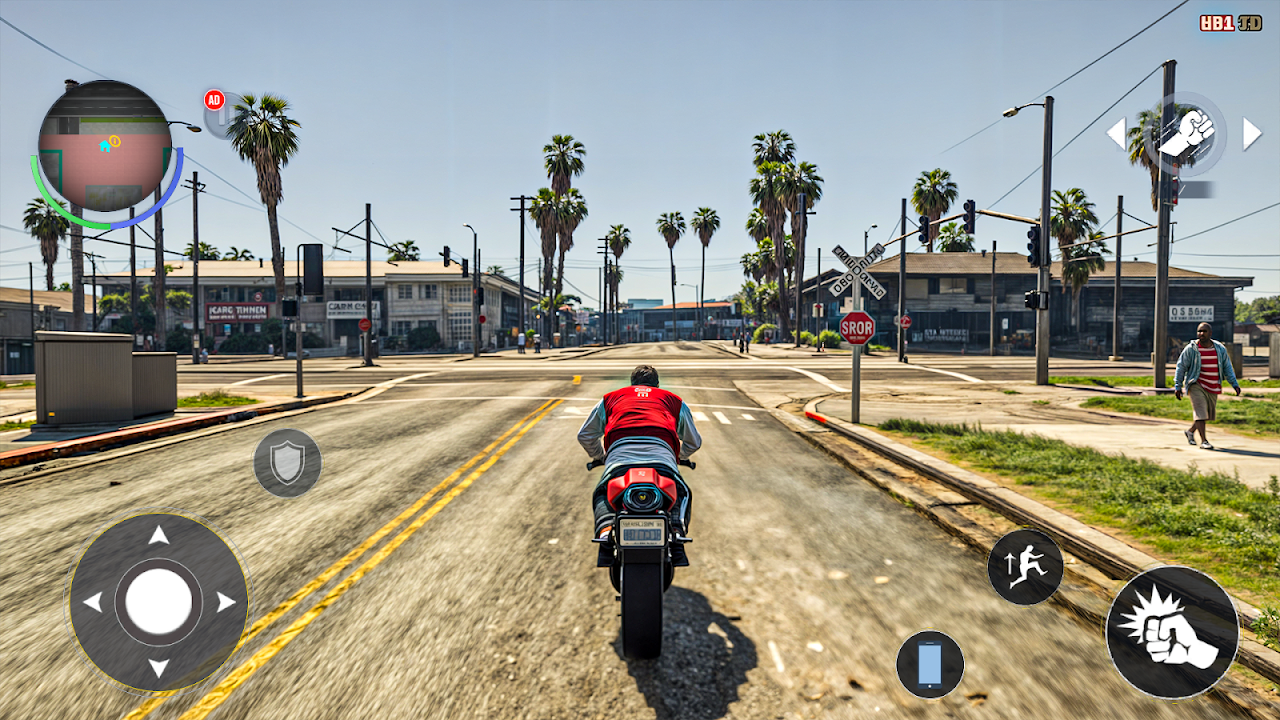Push the joystick's up arrow
Viewport: 1280px width, 720px height.
158,535
